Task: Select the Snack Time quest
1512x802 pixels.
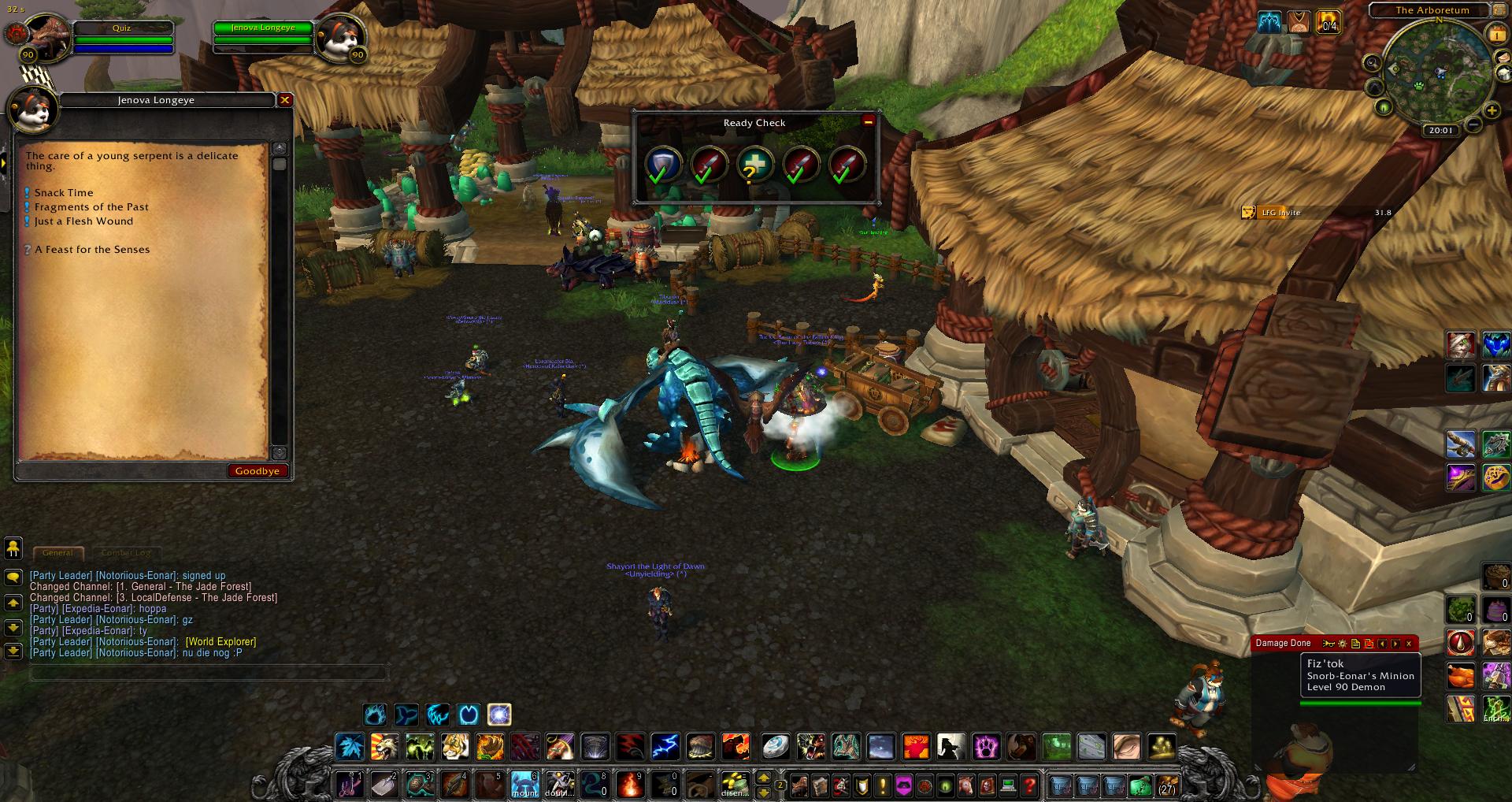Action: pyautogui.click(x=64, y=193)
